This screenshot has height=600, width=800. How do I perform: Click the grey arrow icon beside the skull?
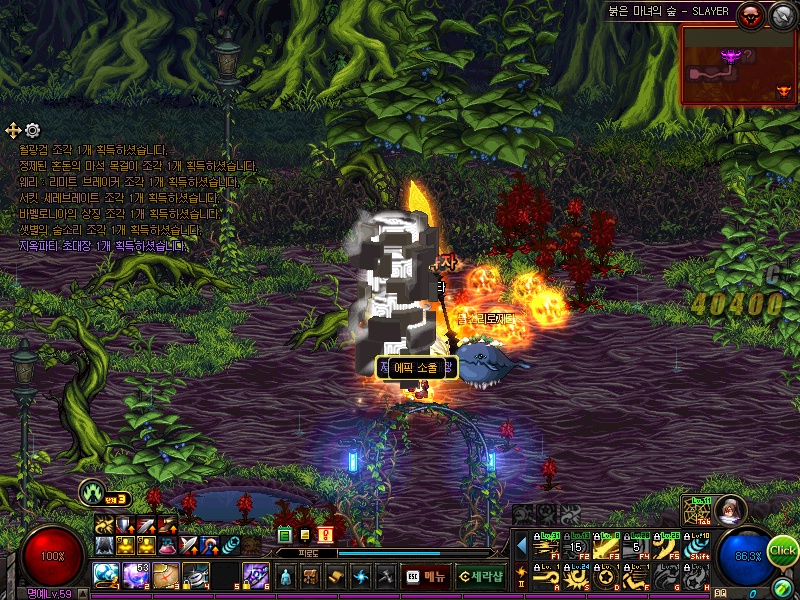[780, 14]
